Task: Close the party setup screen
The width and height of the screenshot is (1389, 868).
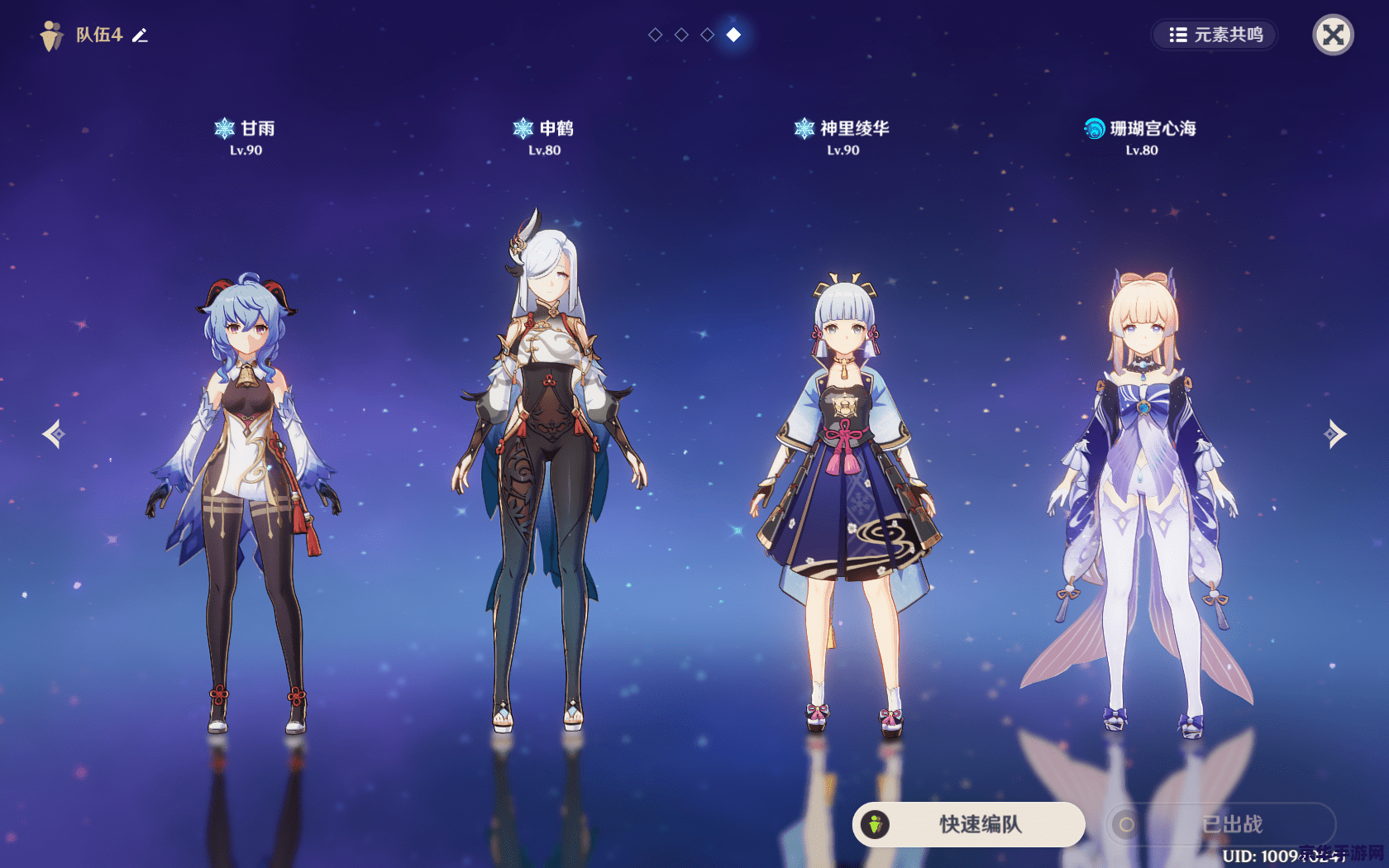Action: [1333, 35]
